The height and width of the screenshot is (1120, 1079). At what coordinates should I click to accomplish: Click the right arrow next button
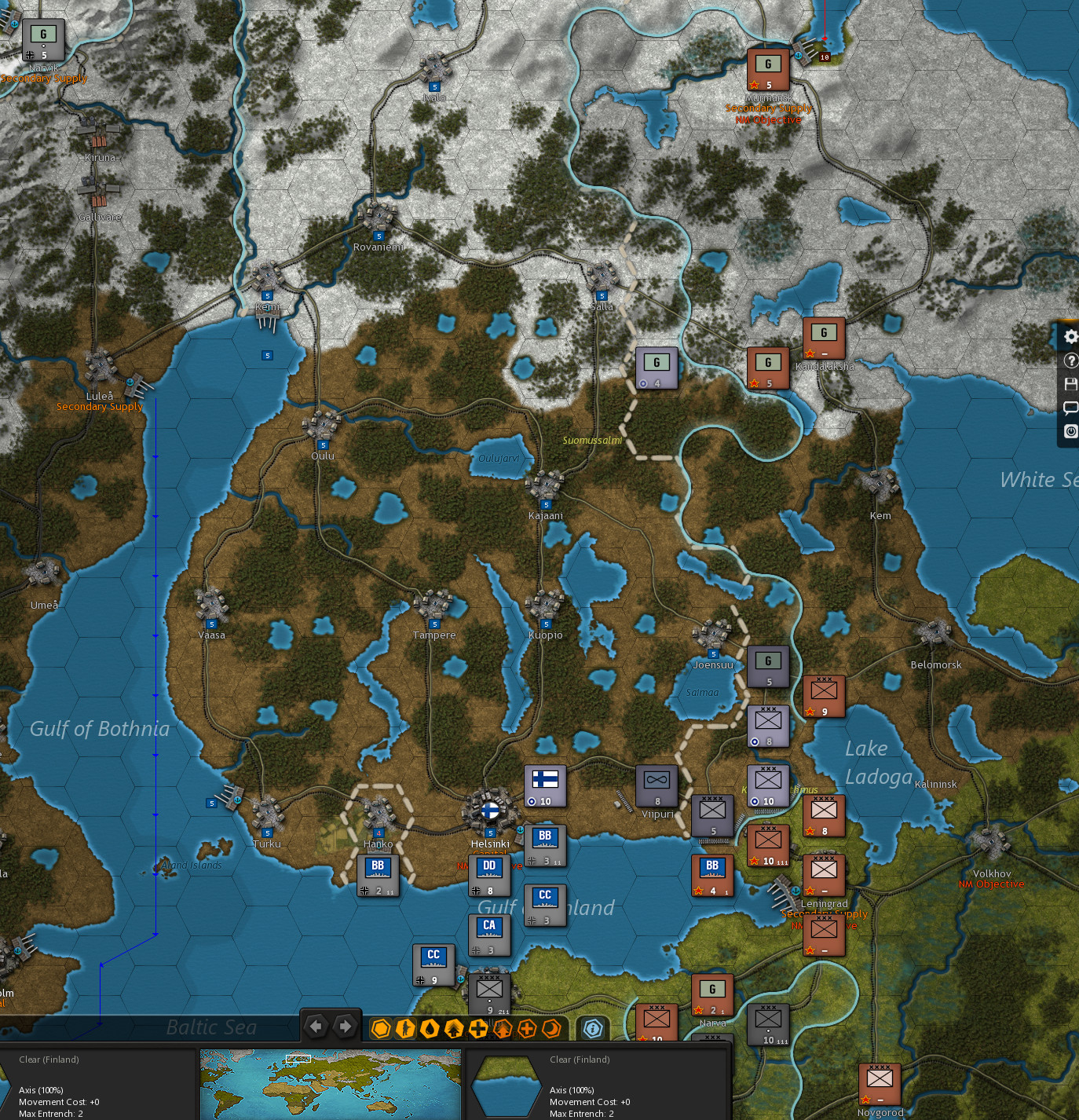344,1026
